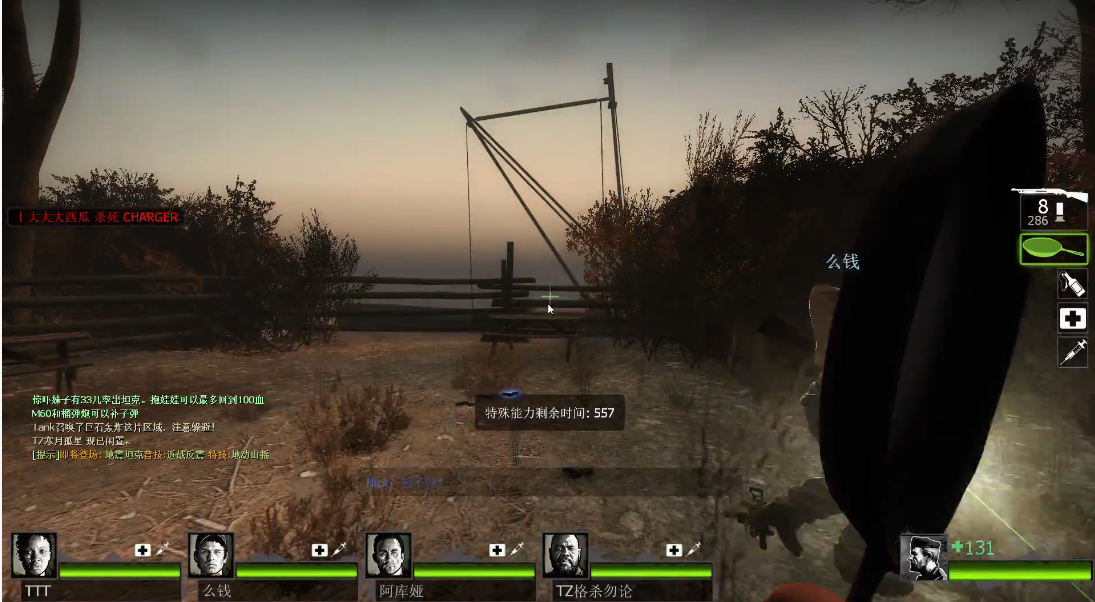This screenshot has height=602, width=1095.
Task: Select the adrenaline syringe slot
Action: [1072, 352]
